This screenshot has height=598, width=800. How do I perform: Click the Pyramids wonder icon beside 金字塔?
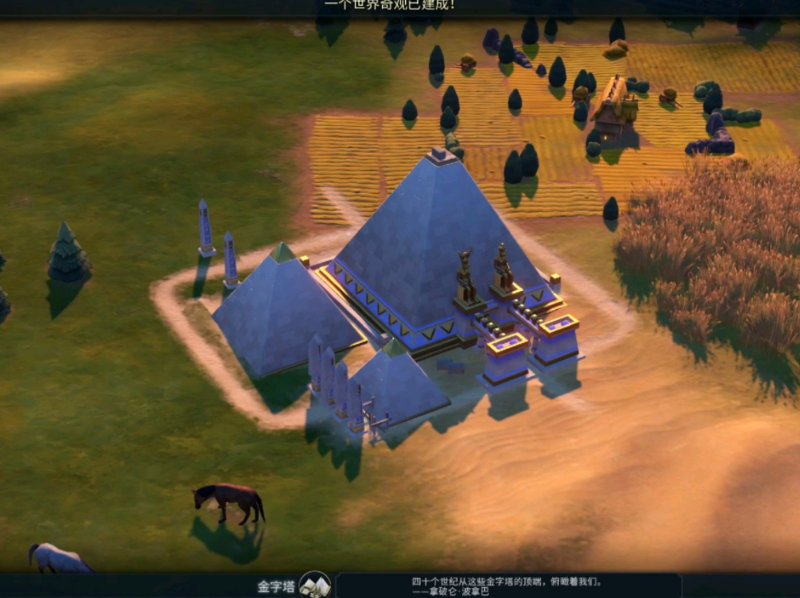coord(315,584)
